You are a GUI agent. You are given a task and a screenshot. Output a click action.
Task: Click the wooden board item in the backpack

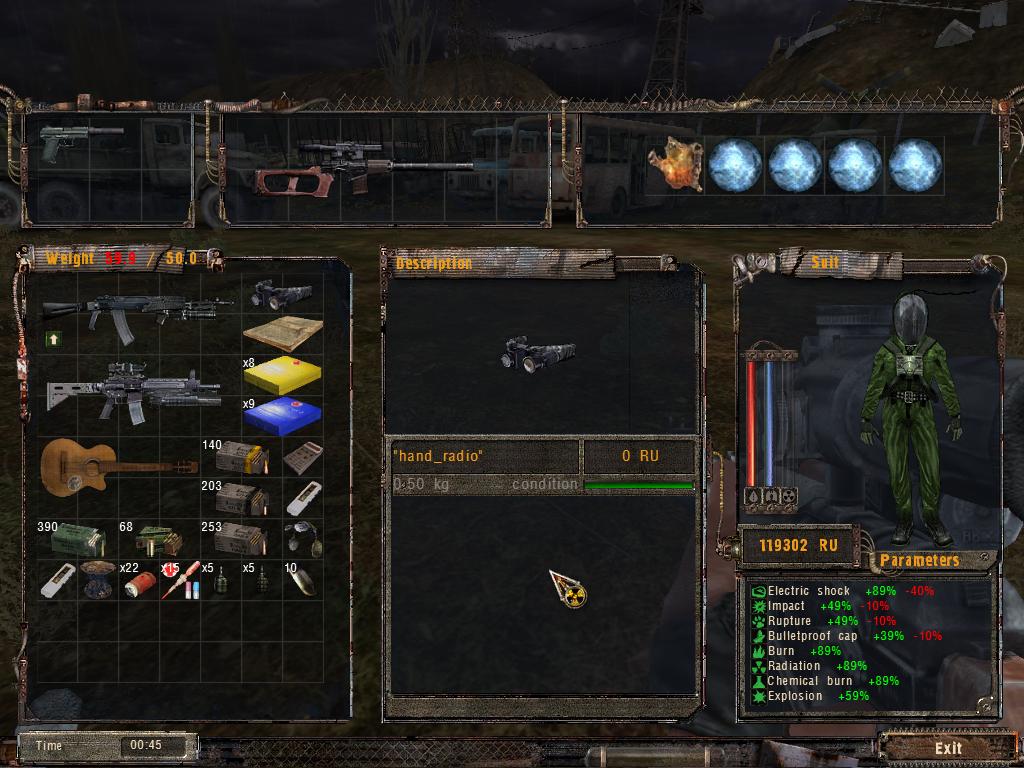(283, 334)
